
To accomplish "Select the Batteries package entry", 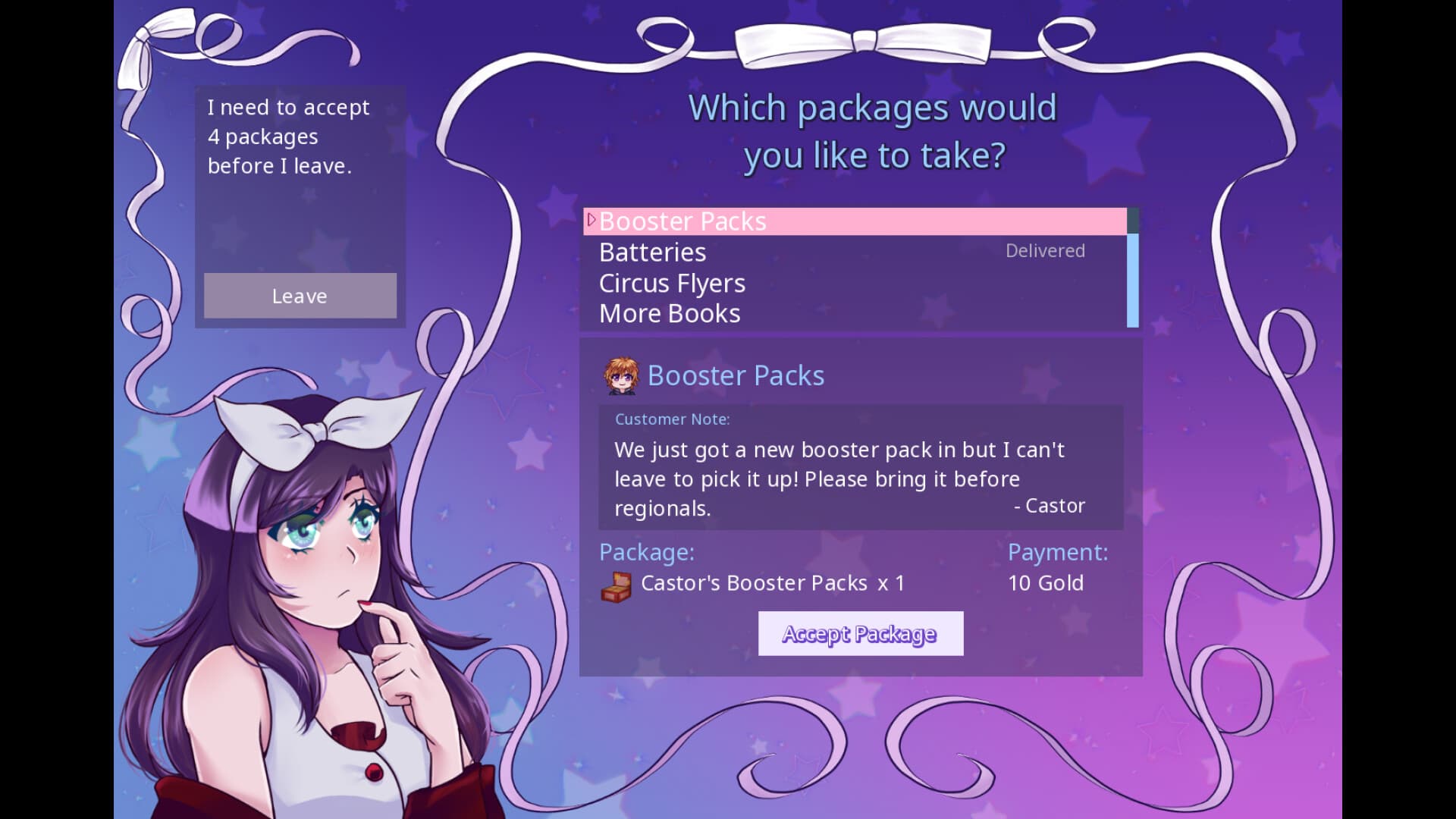I will pyautogui.click(x=652, y=252).
